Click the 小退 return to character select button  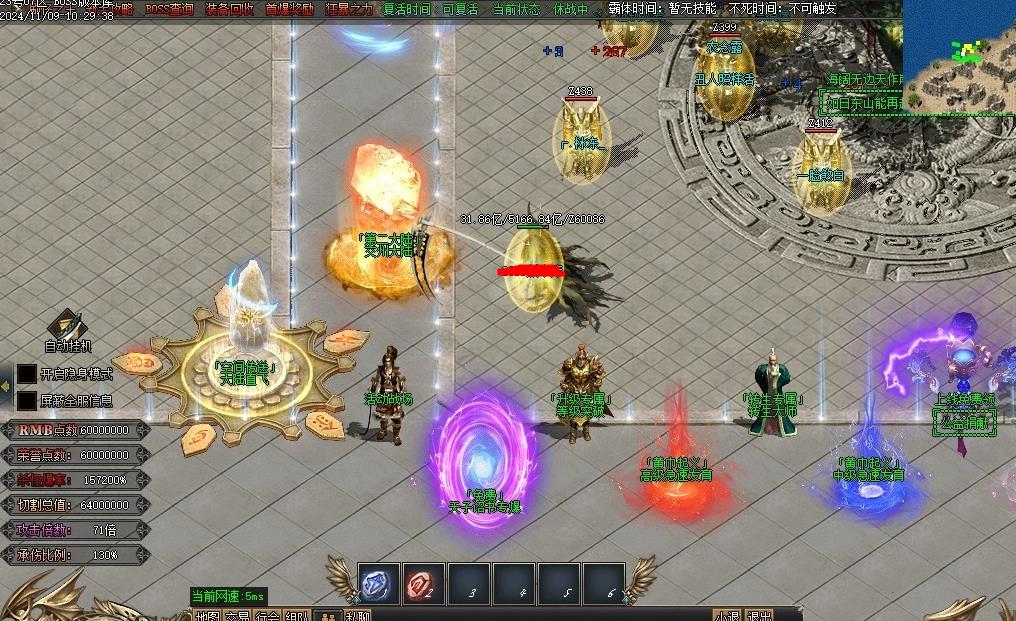tap(727, 616)
